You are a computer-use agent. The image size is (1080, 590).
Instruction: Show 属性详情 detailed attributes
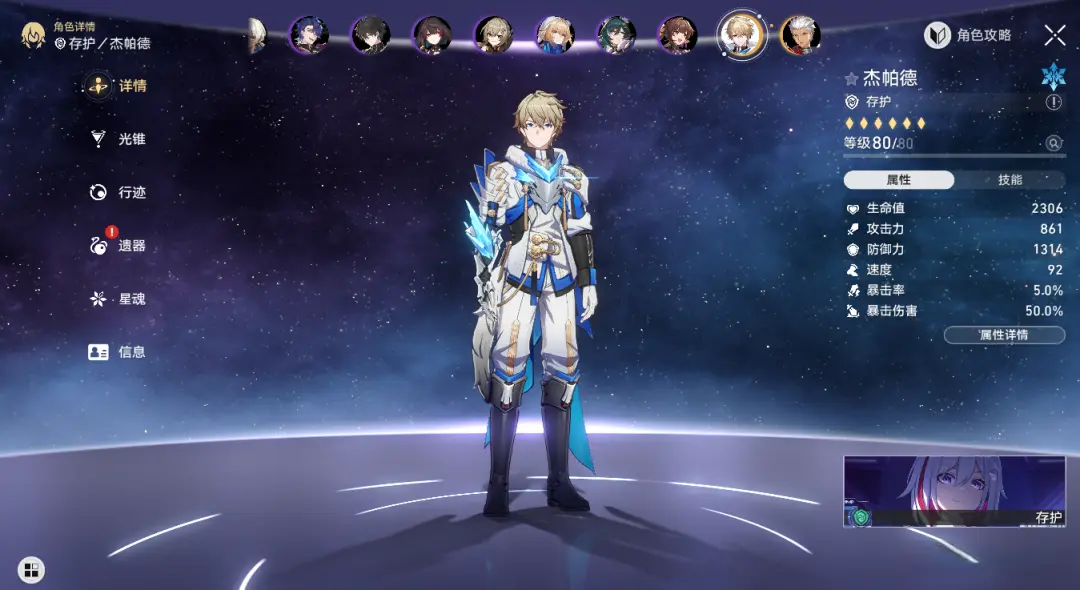click(1004, 335)
